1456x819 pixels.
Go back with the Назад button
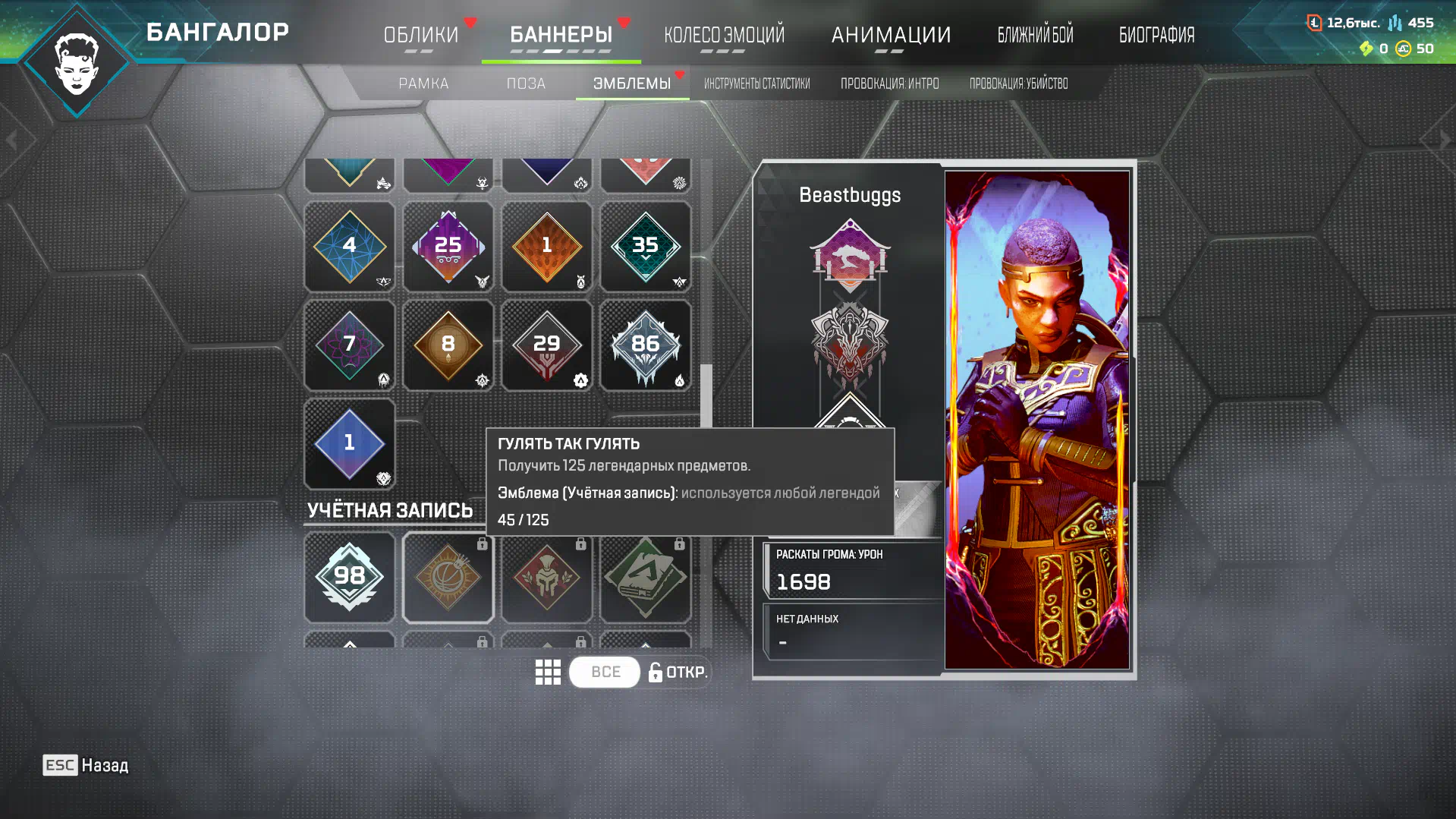86,765
